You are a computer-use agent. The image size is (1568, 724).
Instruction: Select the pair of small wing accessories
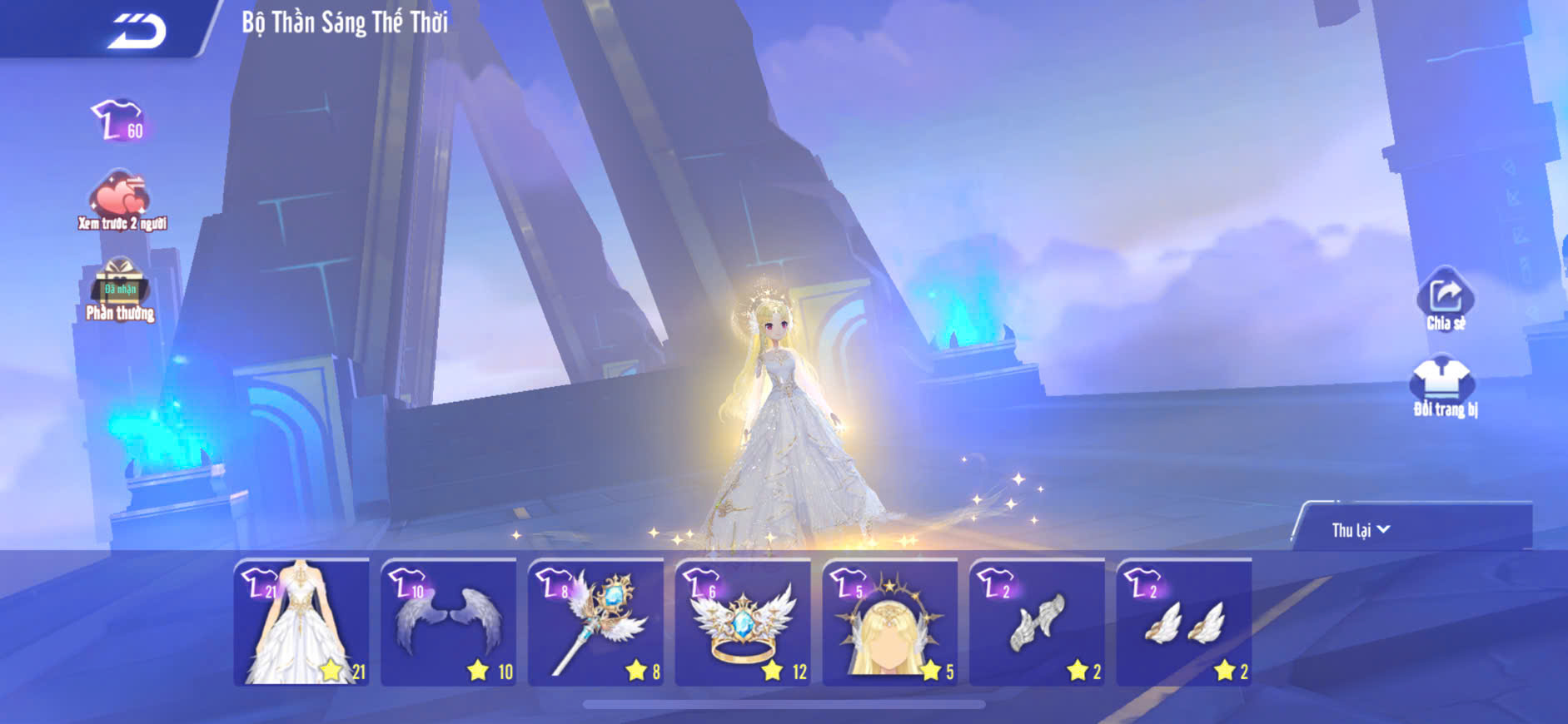click(1184, 622)
